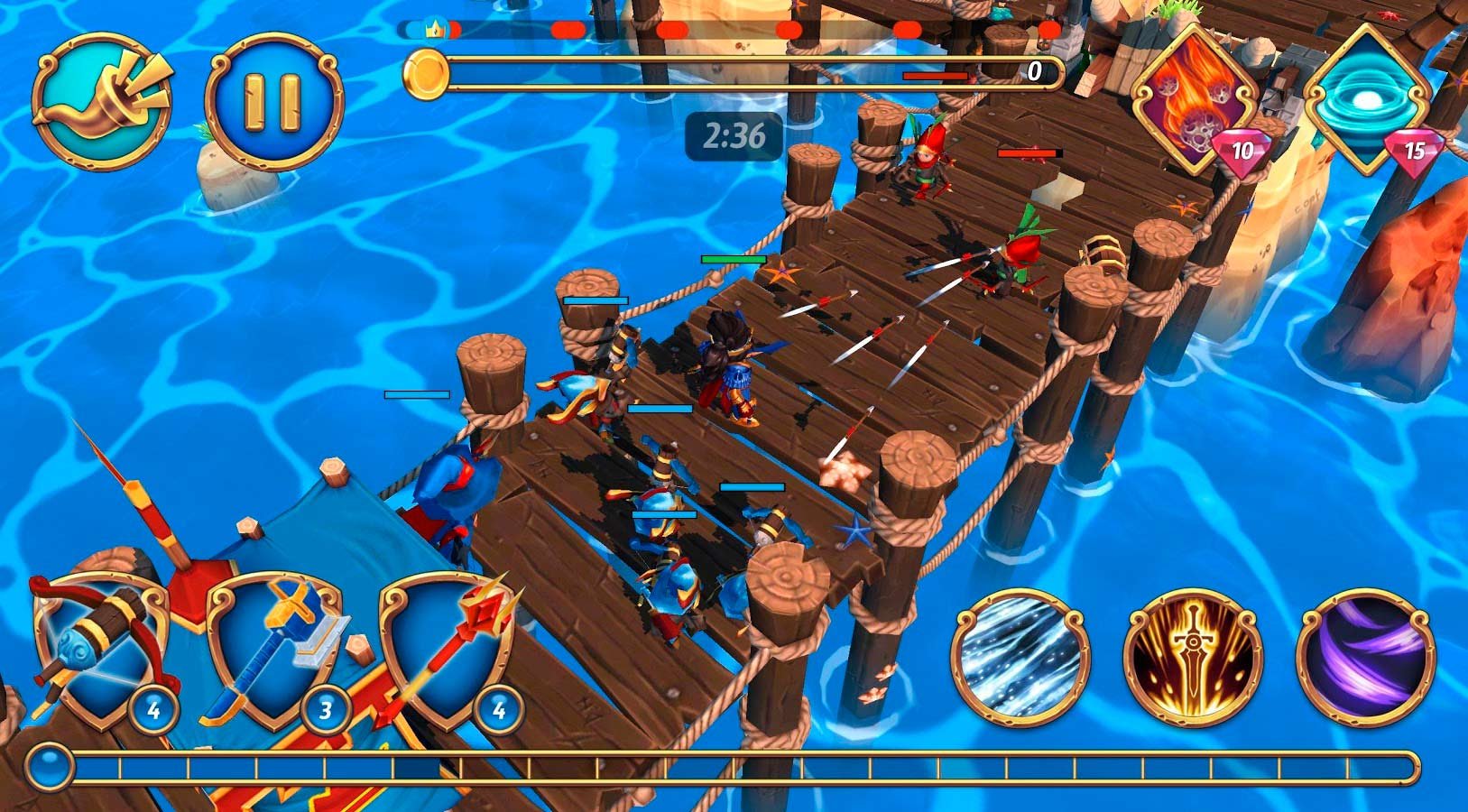Cast the meteor fireball spell
This screenshot has height=812, width=1468.
(x=1194, y=99)
